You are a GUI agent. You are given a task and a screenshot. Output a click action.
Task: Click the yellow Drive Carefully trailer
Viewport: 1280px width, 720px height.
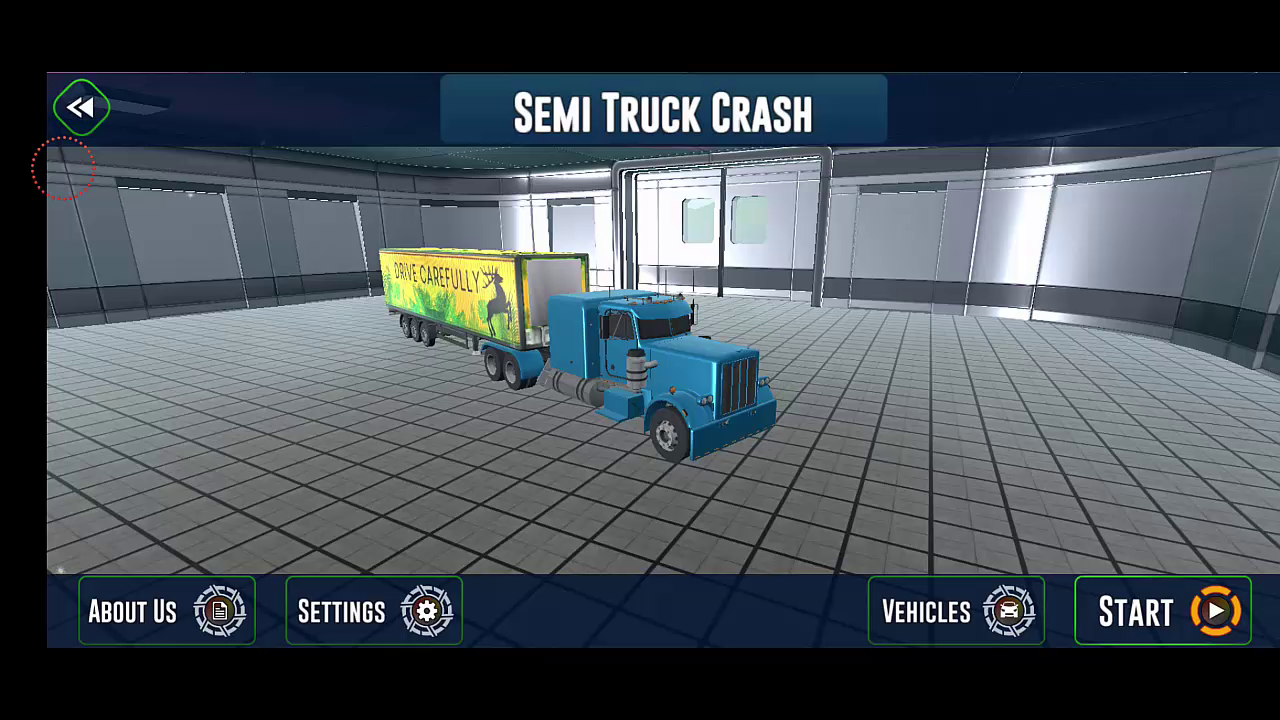(x=460, y=295)
